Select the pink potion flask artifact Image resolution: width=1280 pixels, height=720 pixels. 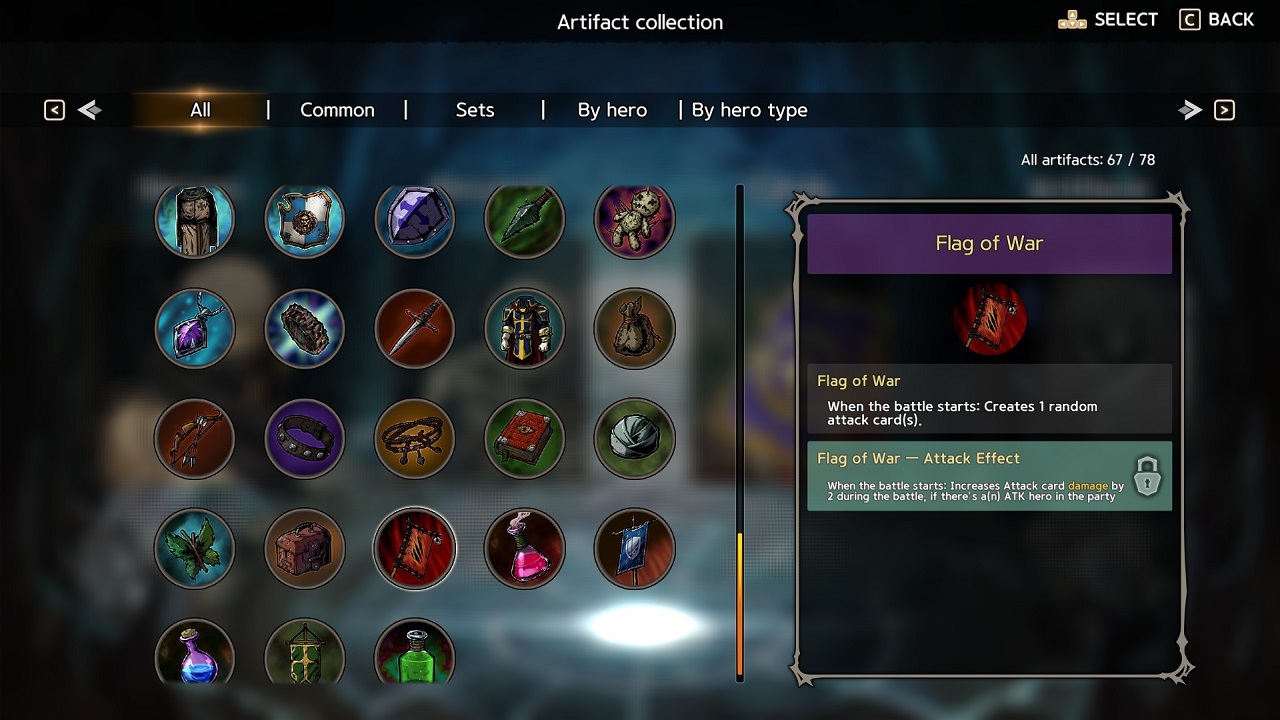tap(525, 549)
